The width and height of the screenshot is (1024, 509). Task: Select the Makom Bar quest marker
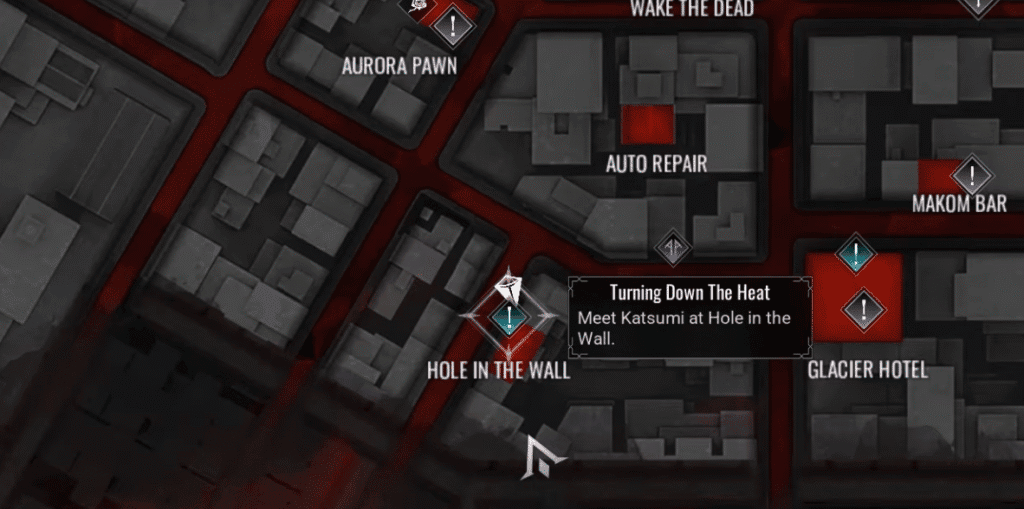click(970, 177)
